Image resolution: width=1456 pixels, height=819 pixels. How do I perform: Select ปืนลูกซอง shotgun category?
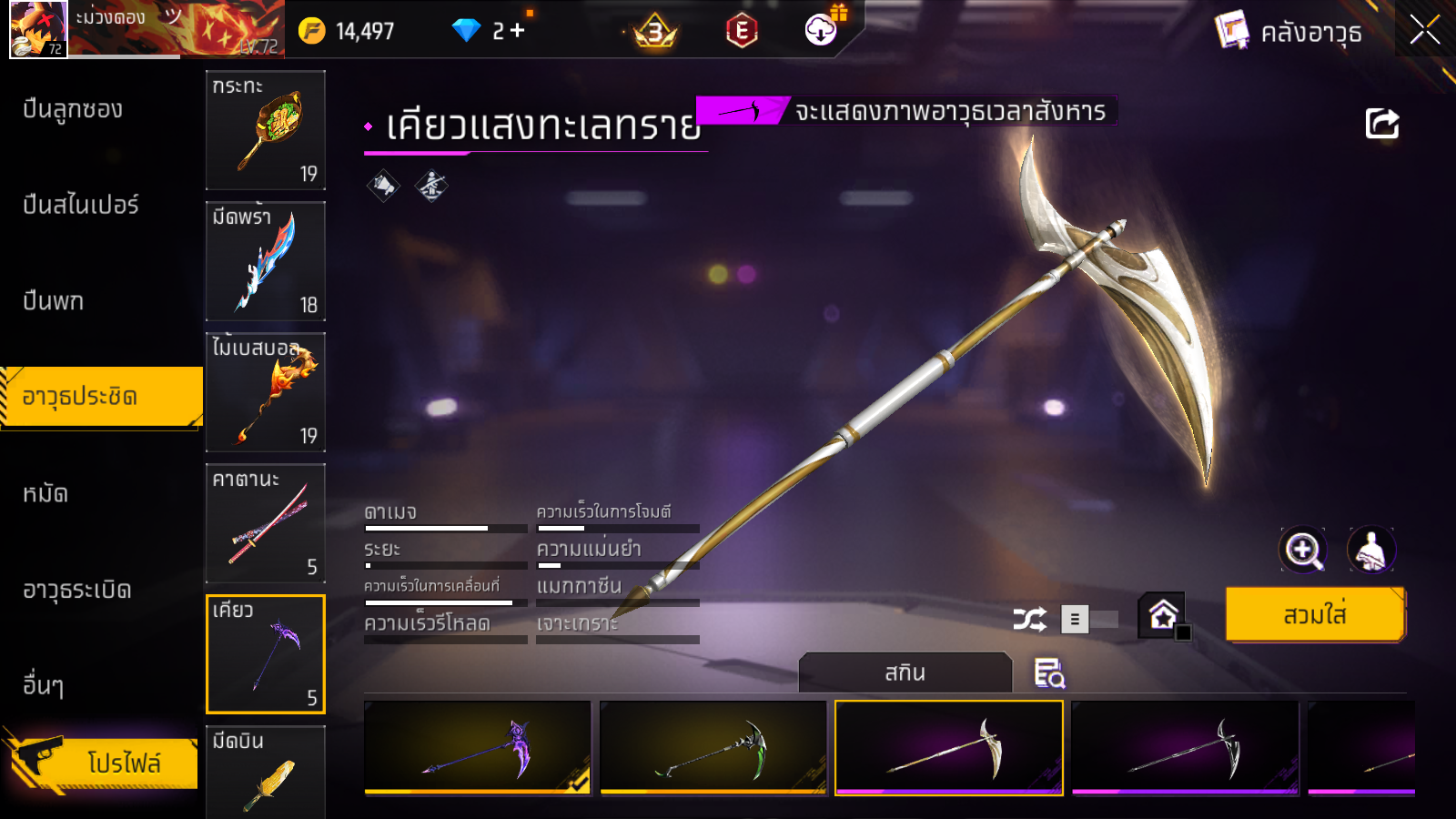click(73, 109)
